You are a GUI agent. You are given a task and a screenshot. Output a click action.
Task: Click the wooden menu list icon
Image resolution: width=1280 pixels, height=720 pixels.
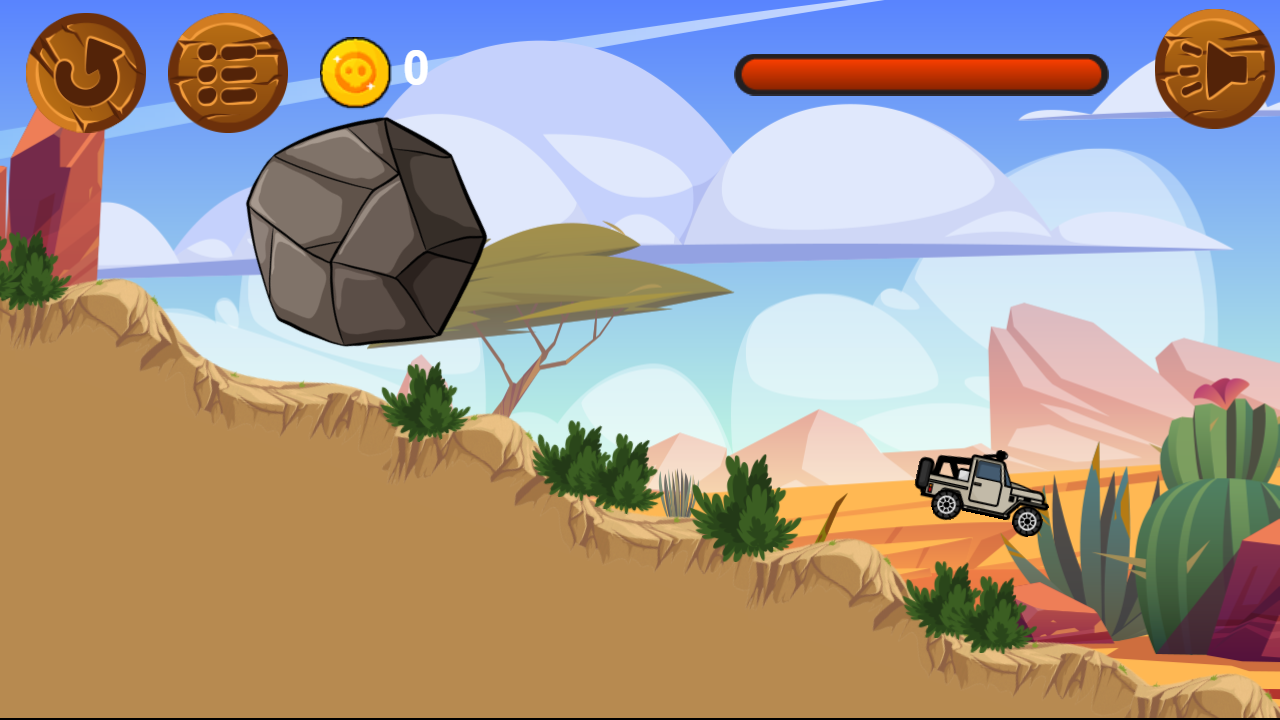(x=228, y=70)
